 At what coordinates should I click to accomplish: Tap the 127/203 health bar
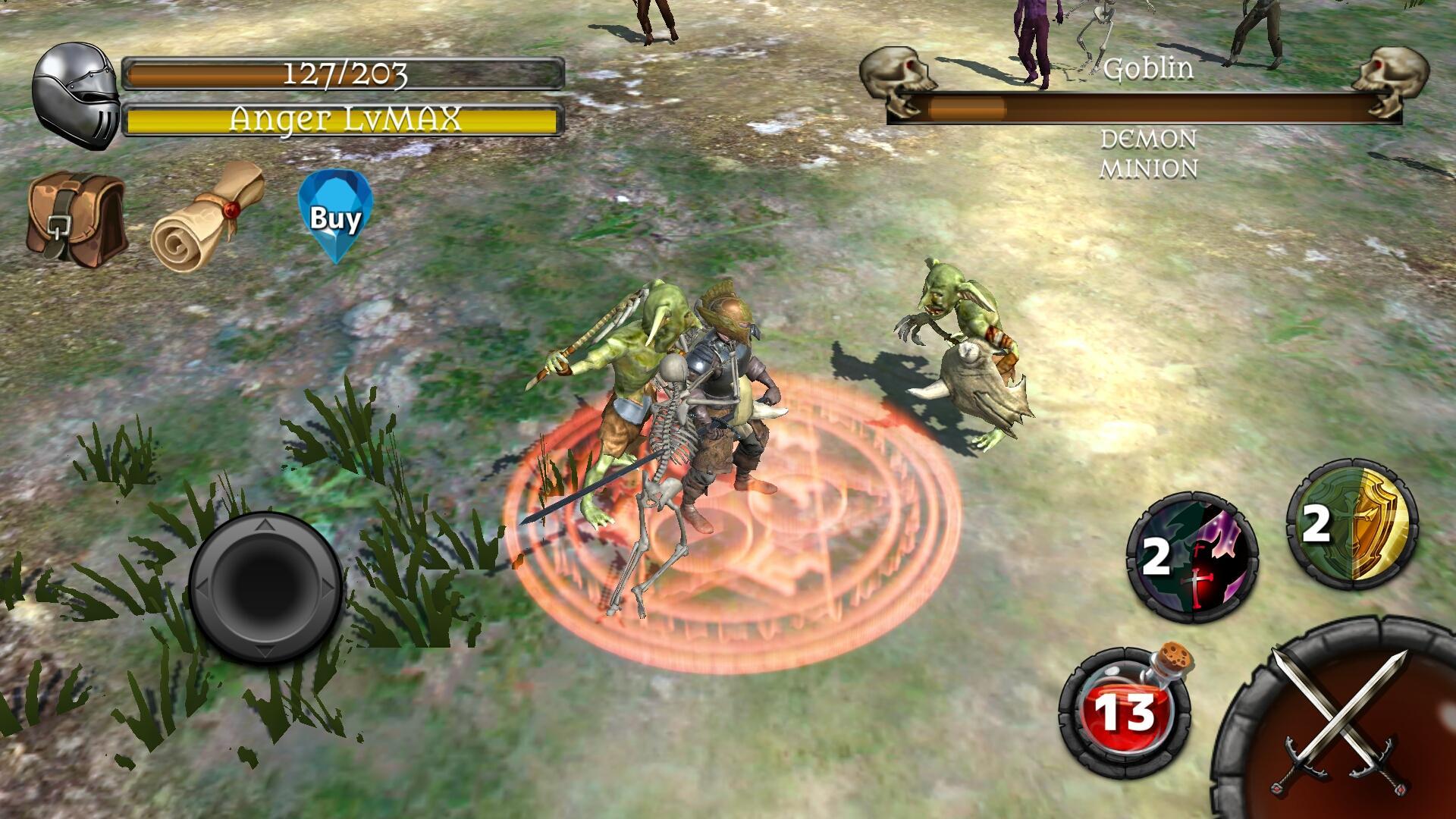coord(345,73)
